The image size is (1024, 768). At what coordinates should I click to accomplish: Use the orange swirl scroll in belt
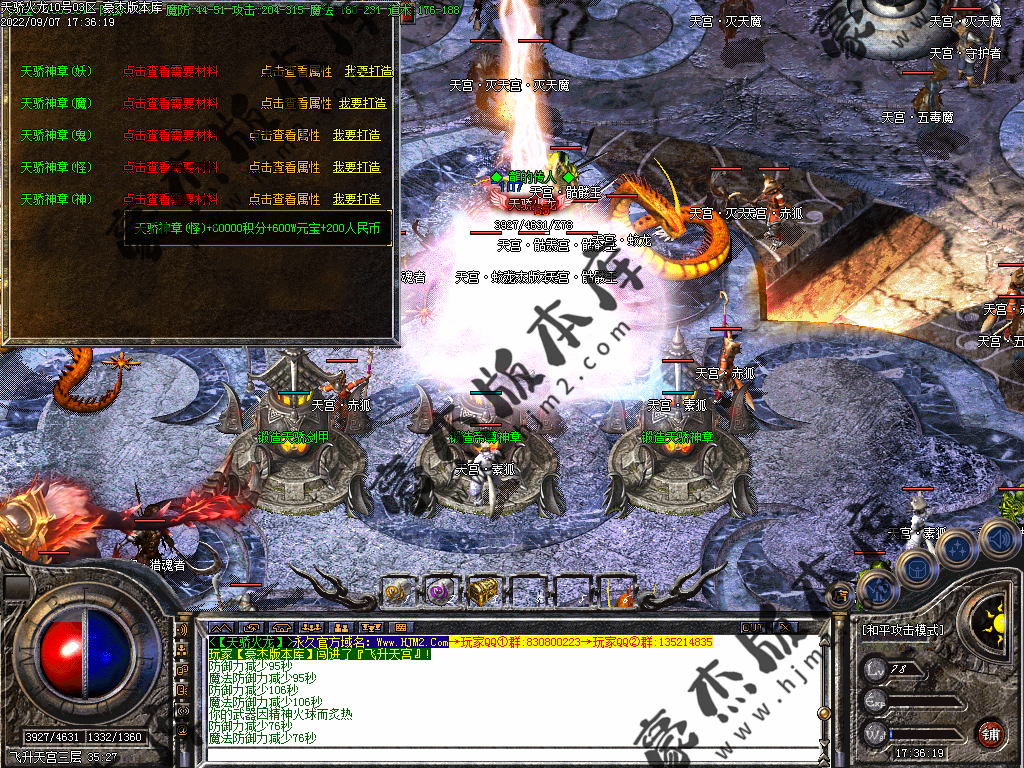pos(396,591)
